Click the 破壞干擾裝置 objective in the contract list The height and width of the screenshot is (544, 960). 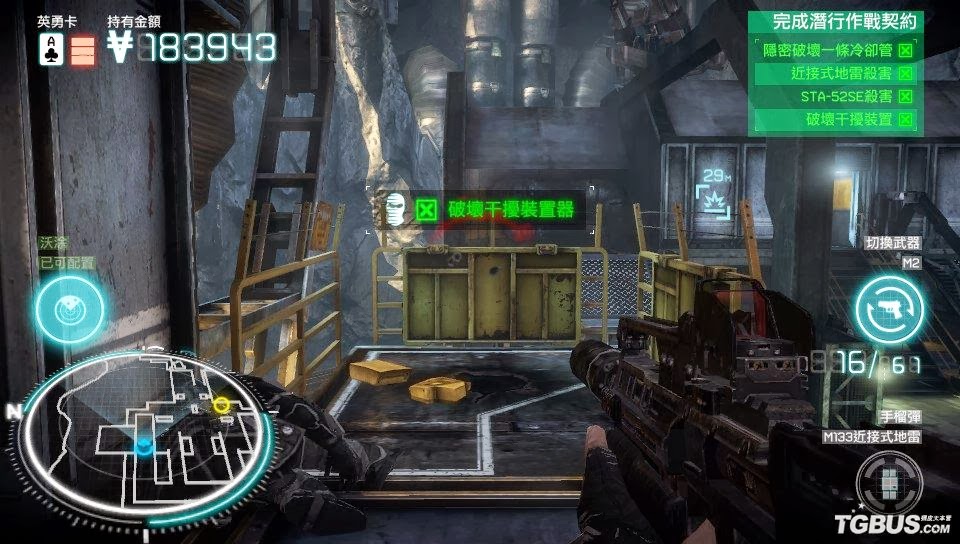point(838,120)
